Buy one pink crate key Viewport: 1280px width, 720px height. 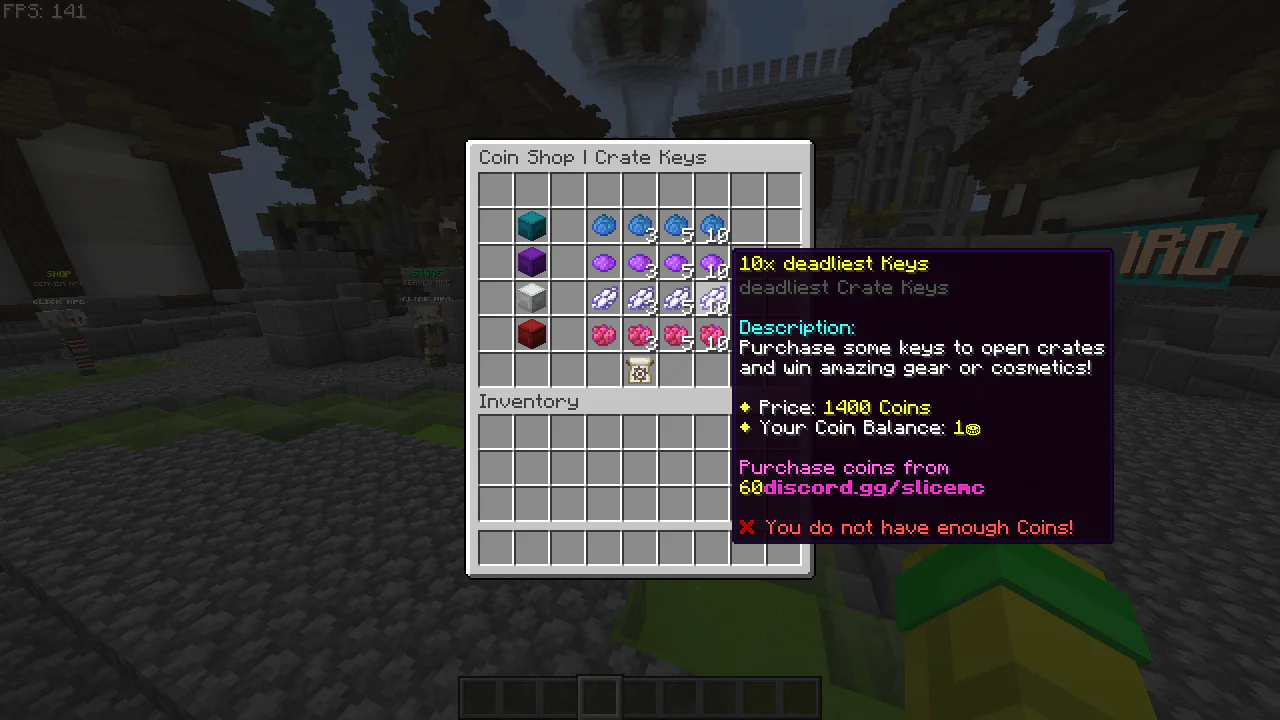click(603, 333)
